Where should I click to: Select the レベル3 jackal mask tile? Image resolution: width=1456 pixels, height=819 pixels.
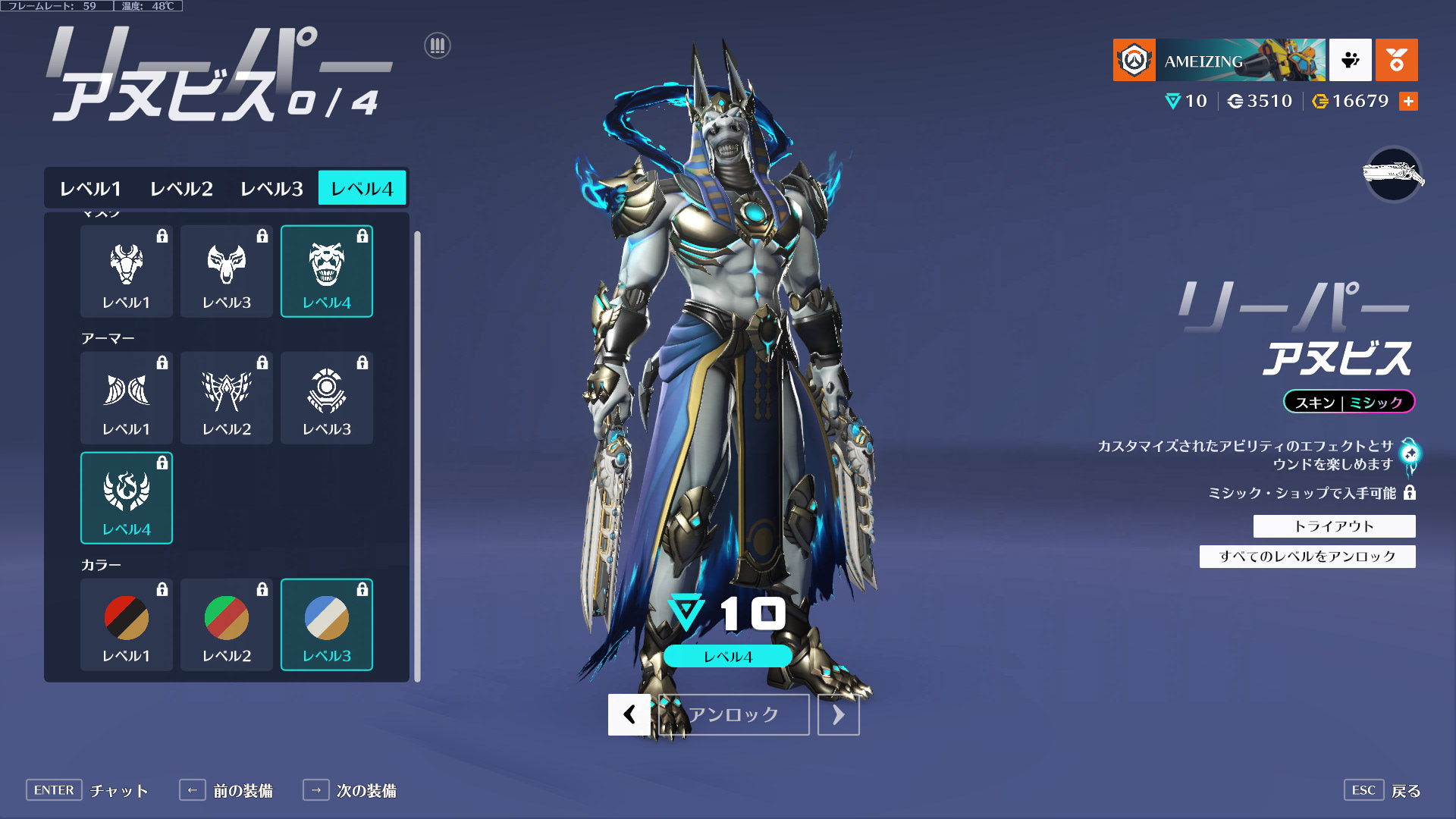tap(227, 271)
